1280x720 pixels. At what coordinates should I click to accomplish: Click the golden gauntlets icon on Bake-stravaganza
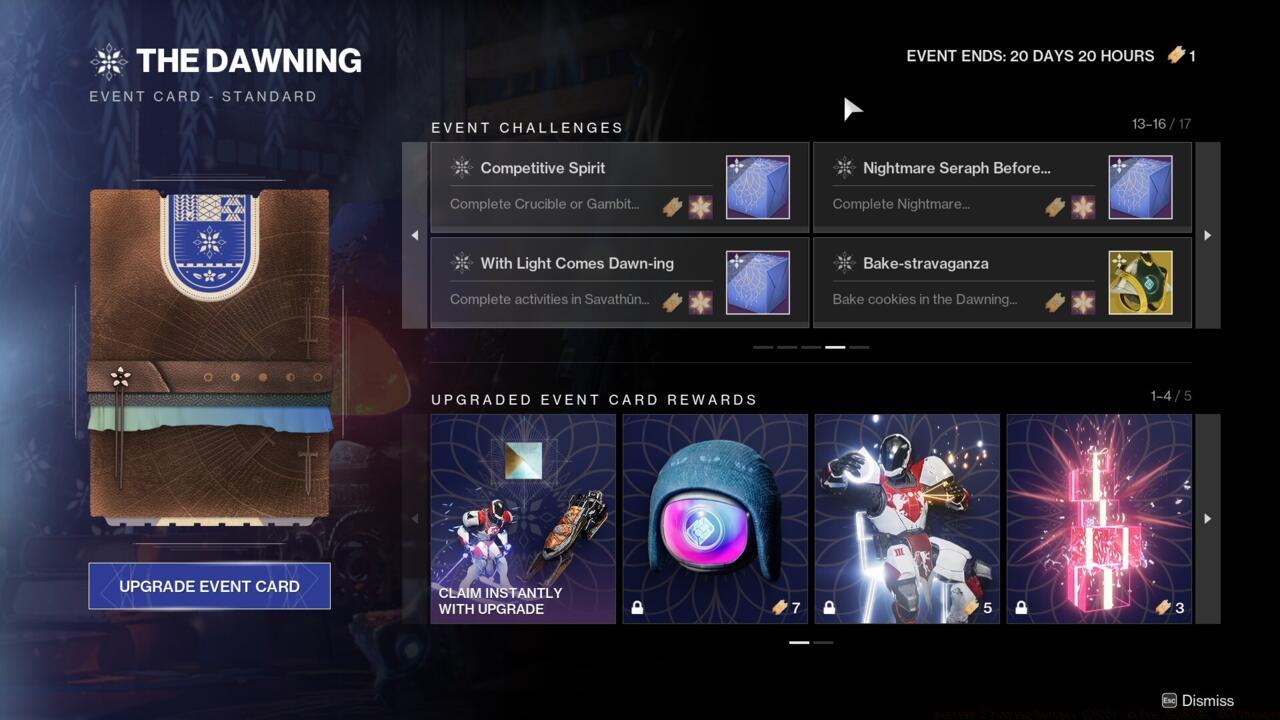pyautogui.click(x=1141, y=281)
